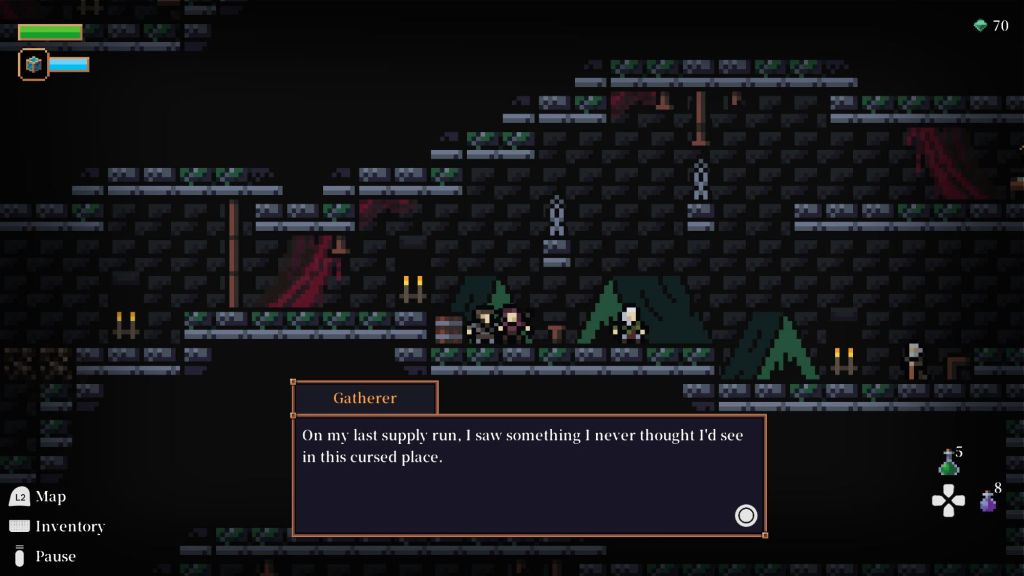
Task: Use the green health potion
Action: pyautogui.click(x=948, y=464)
